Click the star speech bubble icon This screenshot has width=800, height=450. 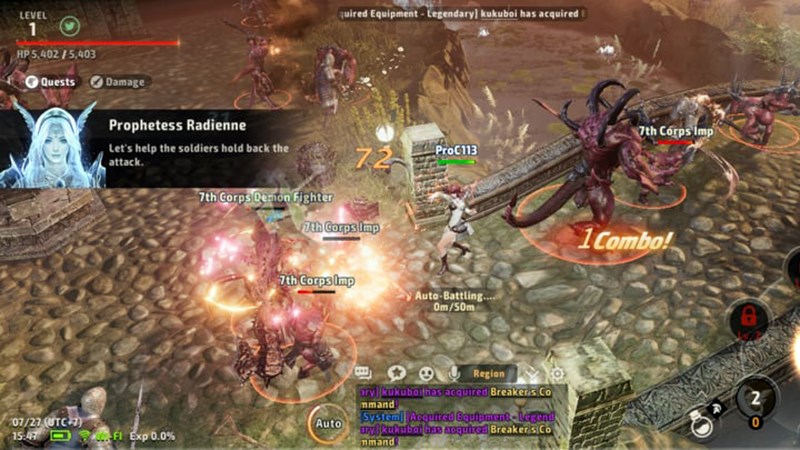[x=395, y=373]
